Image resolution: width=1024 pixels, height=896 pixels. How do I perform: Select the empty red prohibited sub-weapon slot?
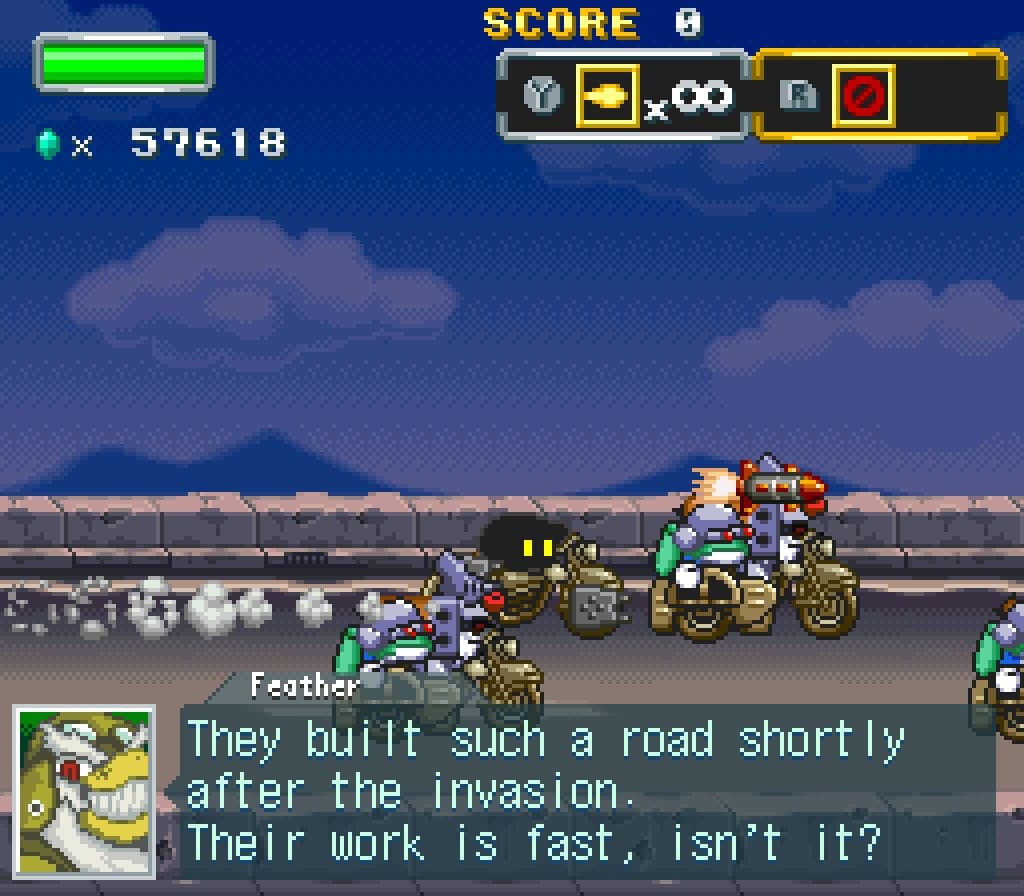click(x=863, y=96)
